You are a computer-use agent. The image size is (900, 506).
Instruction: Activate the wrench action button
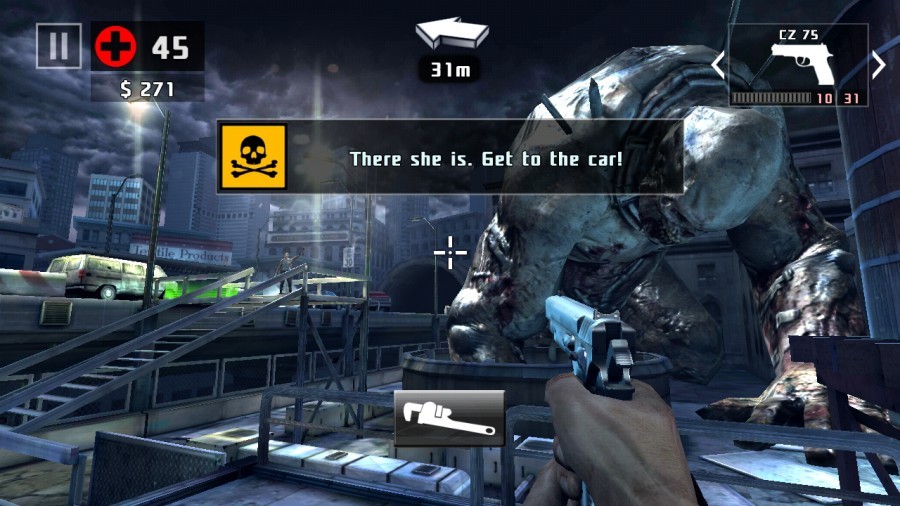coord(449,418)
